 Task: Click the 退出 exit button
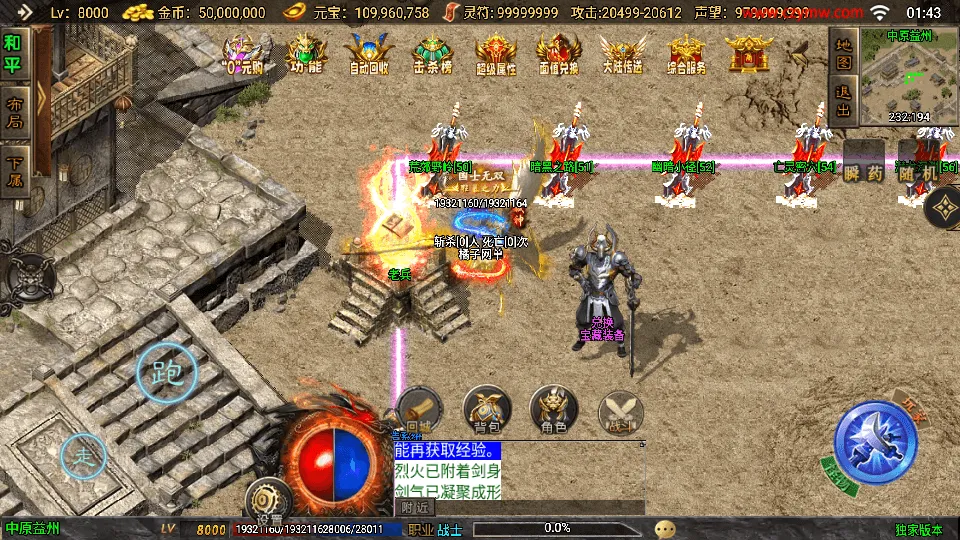(843, 100)
